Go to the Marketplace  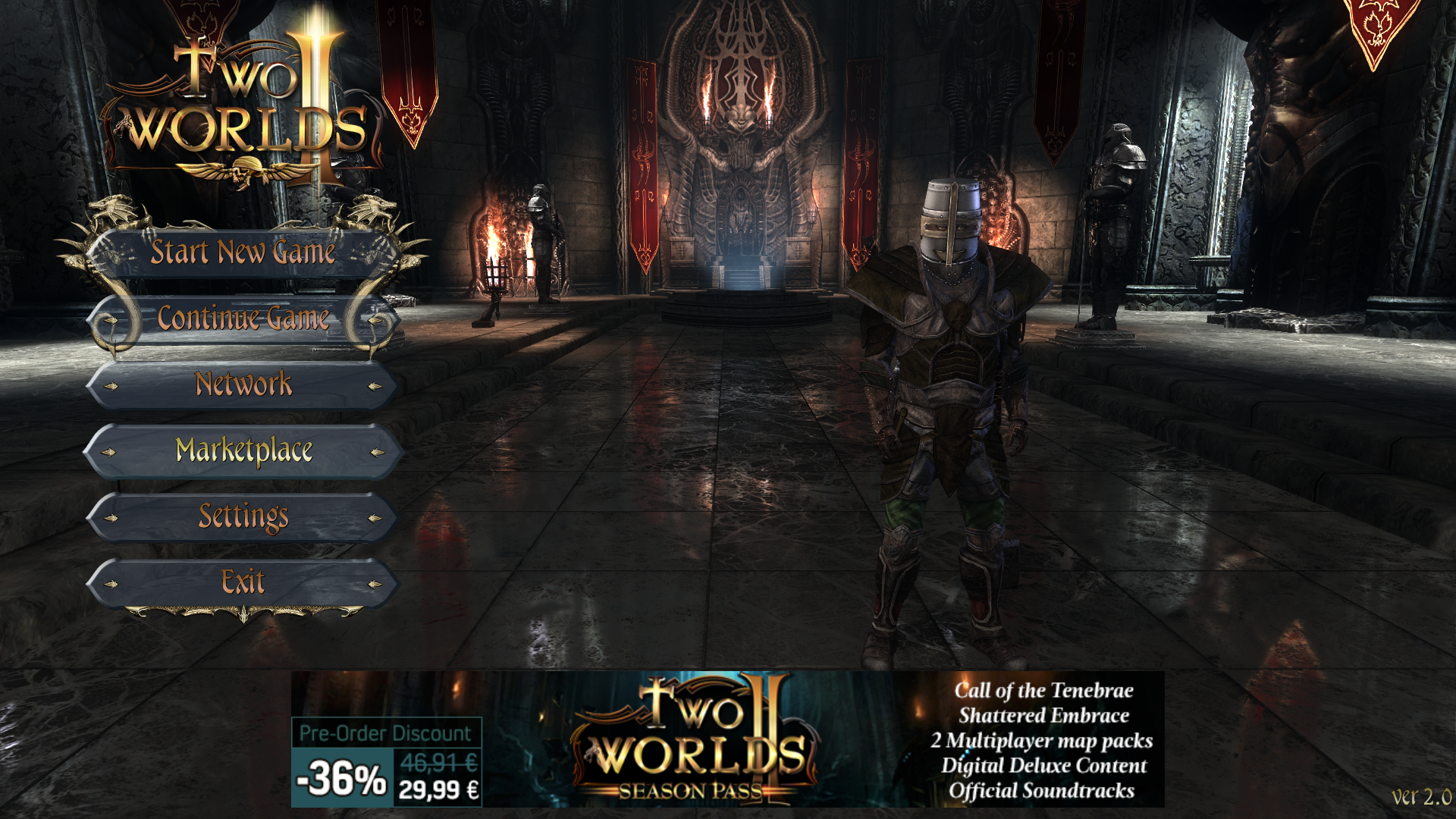(243, 451)
